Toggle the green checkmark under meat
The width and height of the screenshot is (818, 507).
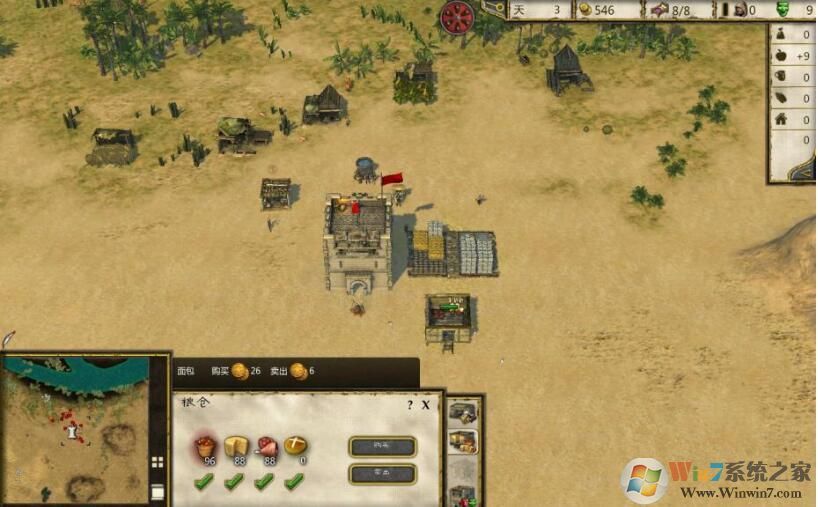264,483
